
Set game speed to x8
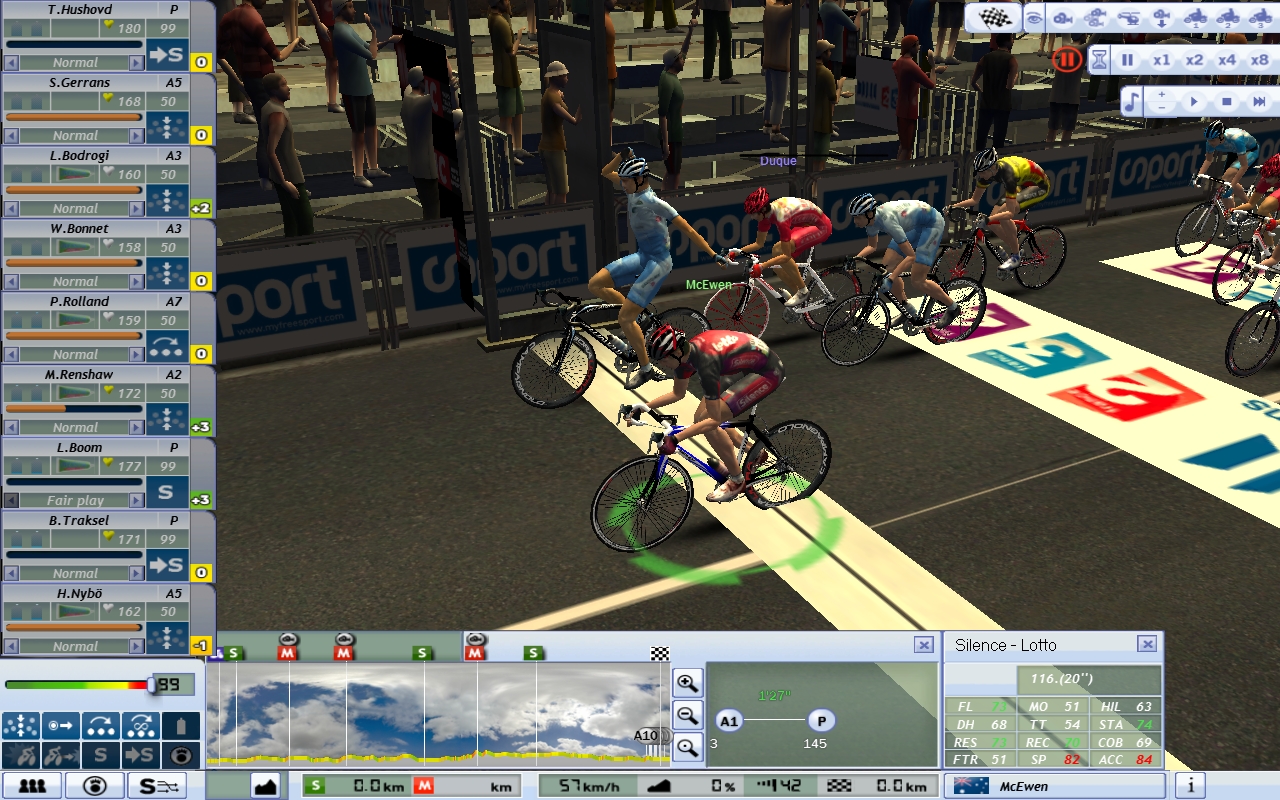pyautogui.click(x=1259, y=60)
